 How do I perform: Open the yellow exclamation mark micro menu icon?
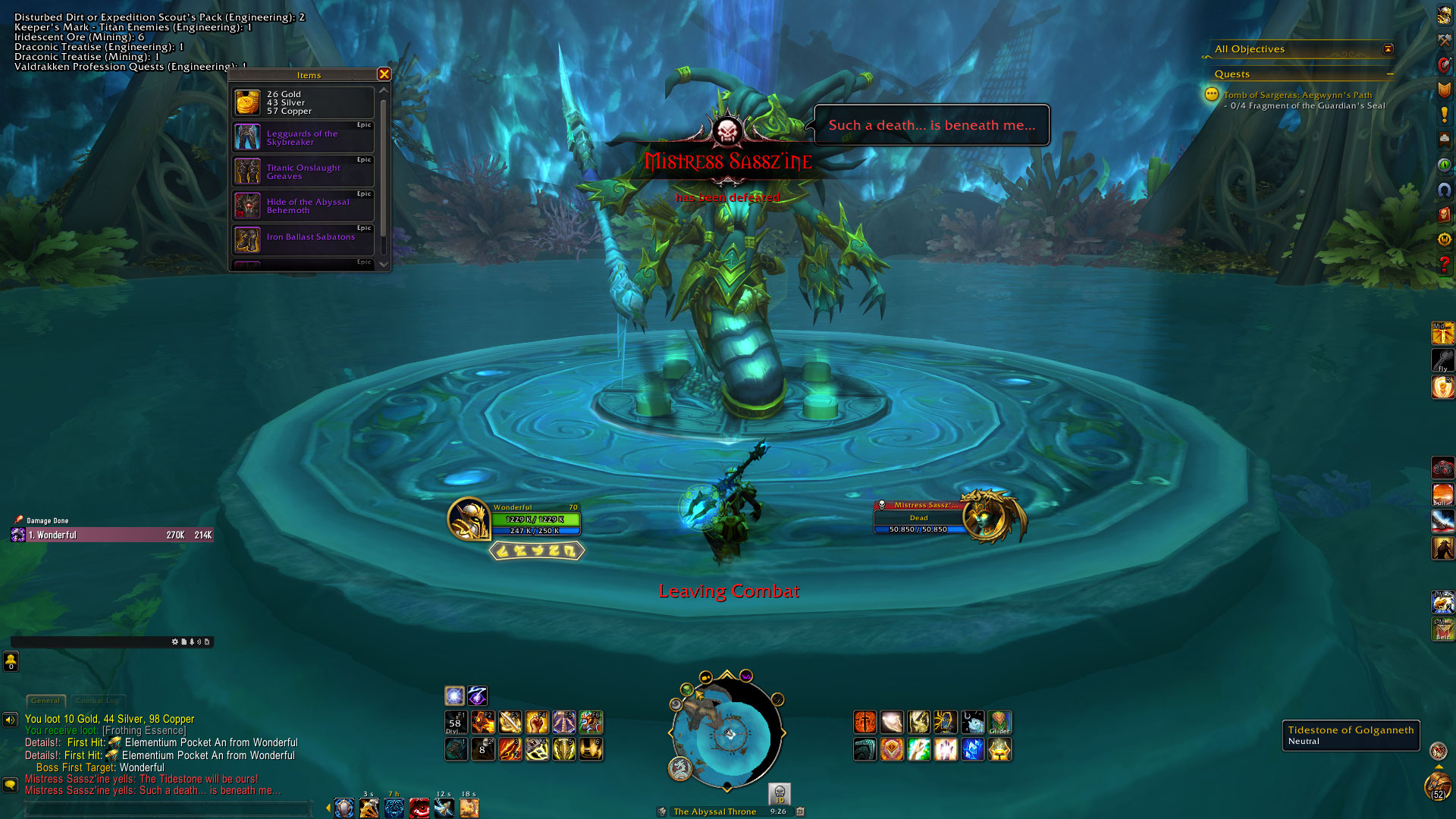(x=1444, y=115)
